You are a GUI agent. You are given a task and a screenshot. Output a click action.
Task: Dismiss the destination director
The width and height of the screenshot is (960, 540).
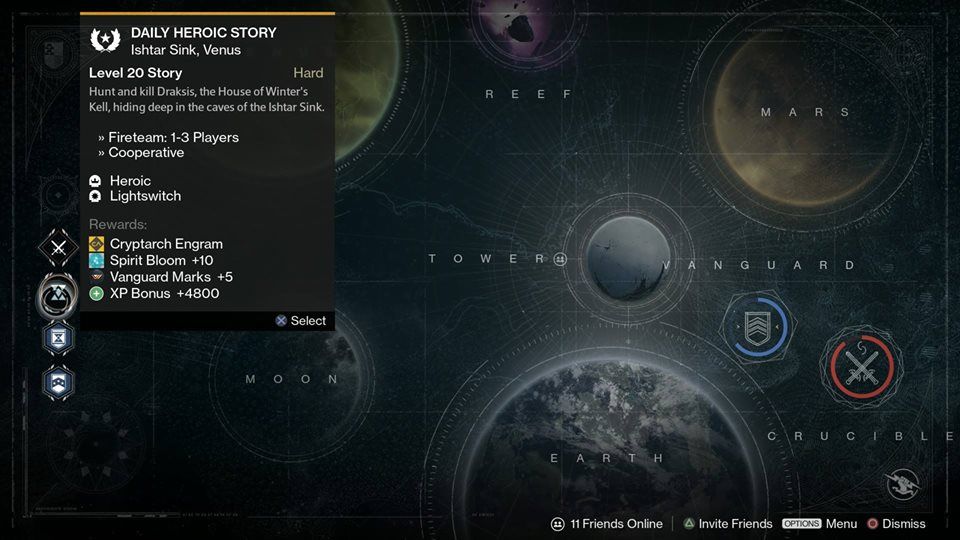point(896,524)
